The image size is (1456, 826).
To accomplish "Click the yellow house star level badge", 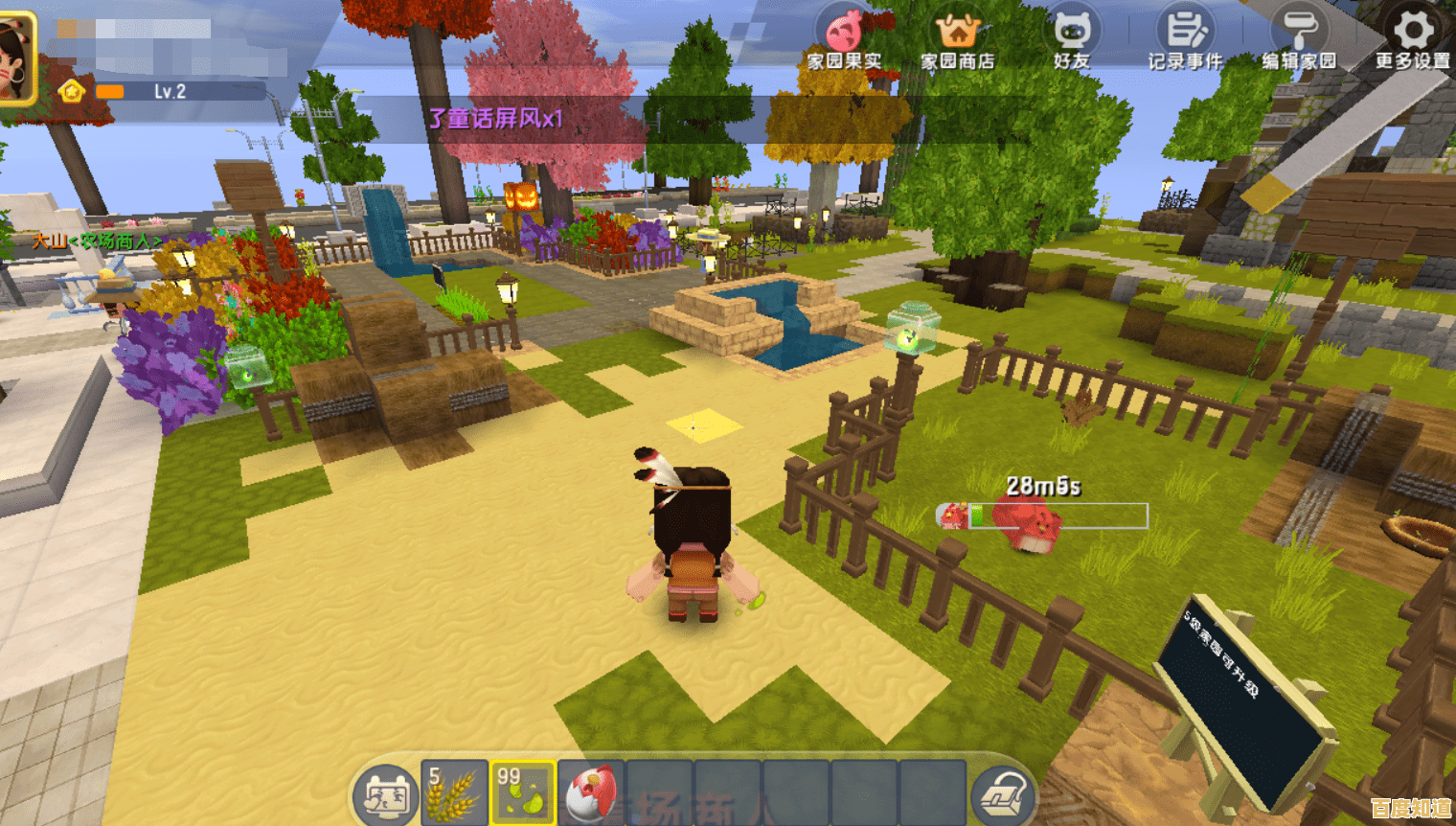I will (72, 92).
